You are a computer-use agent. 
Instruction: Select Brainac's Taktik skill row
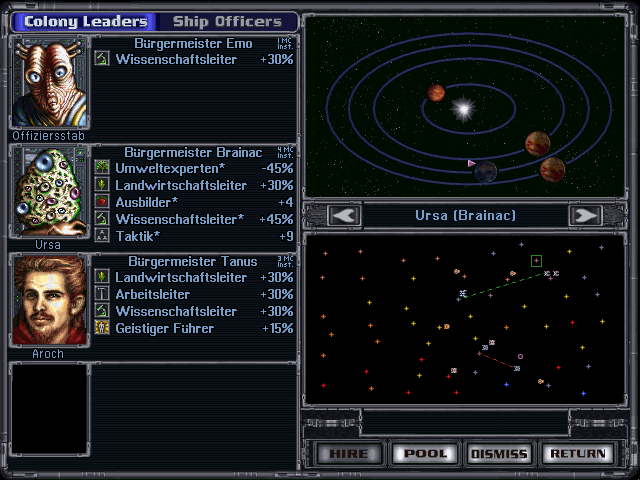point(195,237)
